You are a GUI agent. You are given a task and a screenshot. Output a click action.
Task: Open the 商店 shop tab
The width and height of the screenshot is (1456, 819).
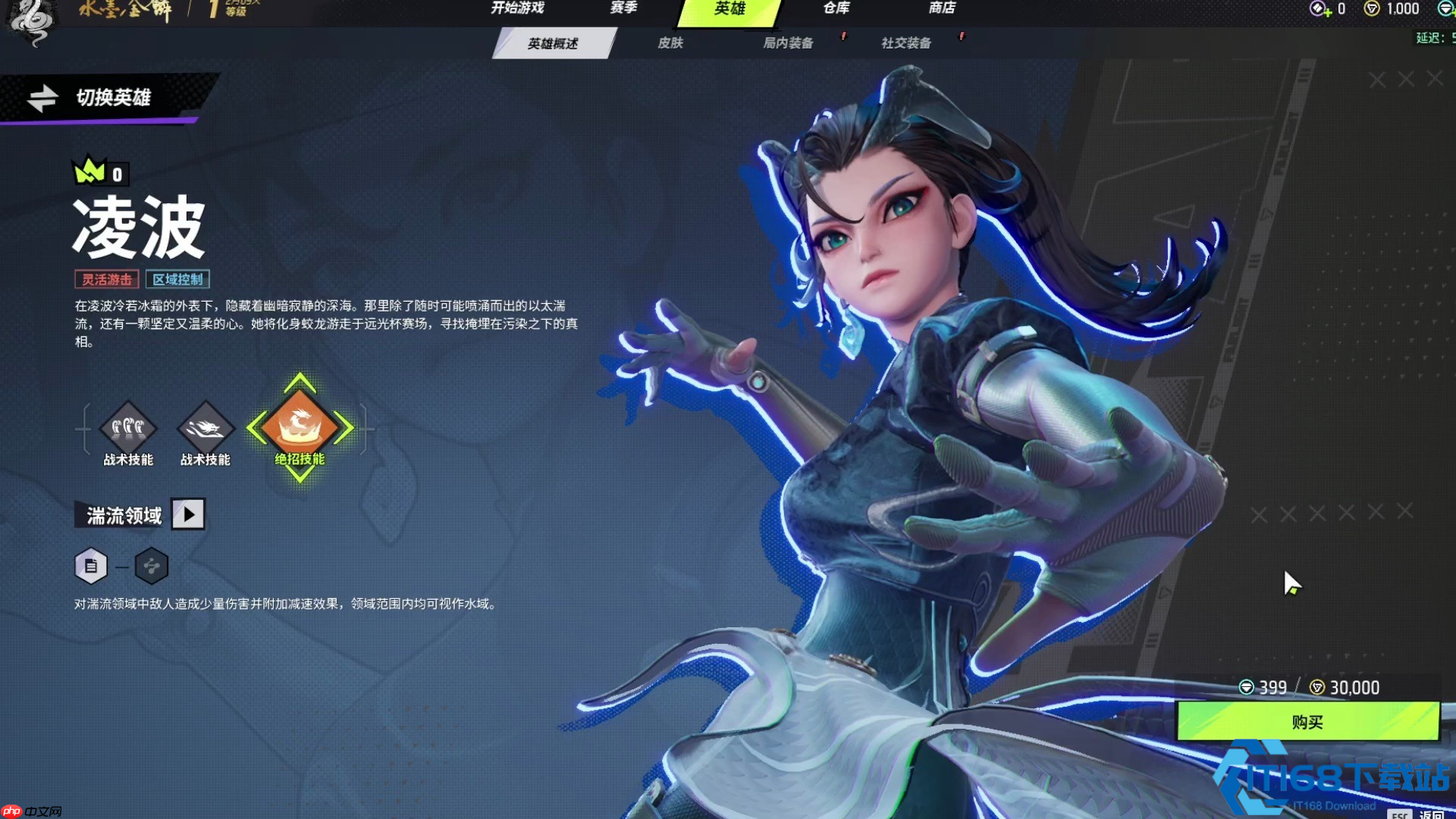coord(942,8)
